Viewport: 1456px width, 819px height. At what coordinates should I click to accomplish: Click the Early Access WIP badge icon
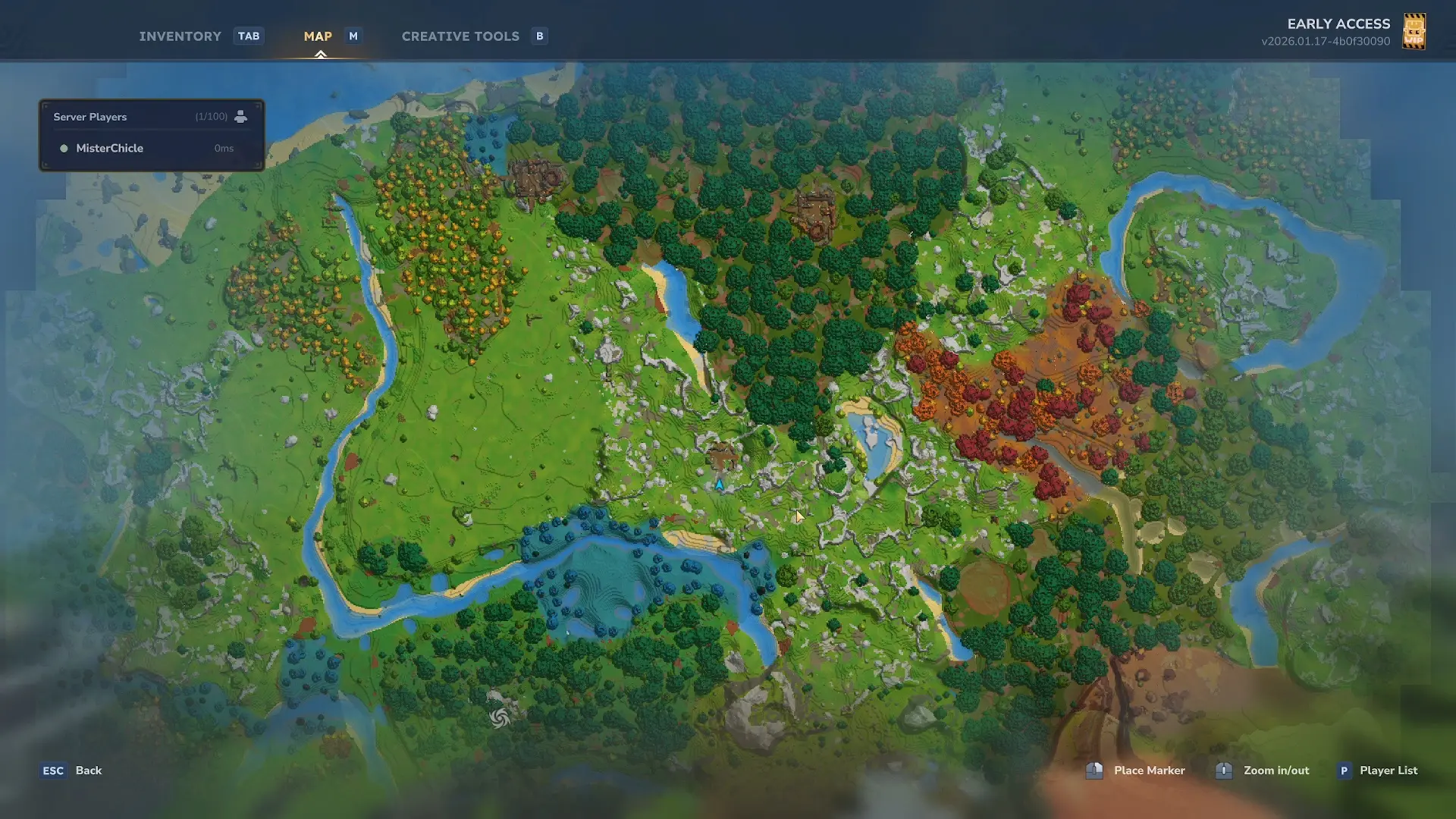[x=1414, y=32]
